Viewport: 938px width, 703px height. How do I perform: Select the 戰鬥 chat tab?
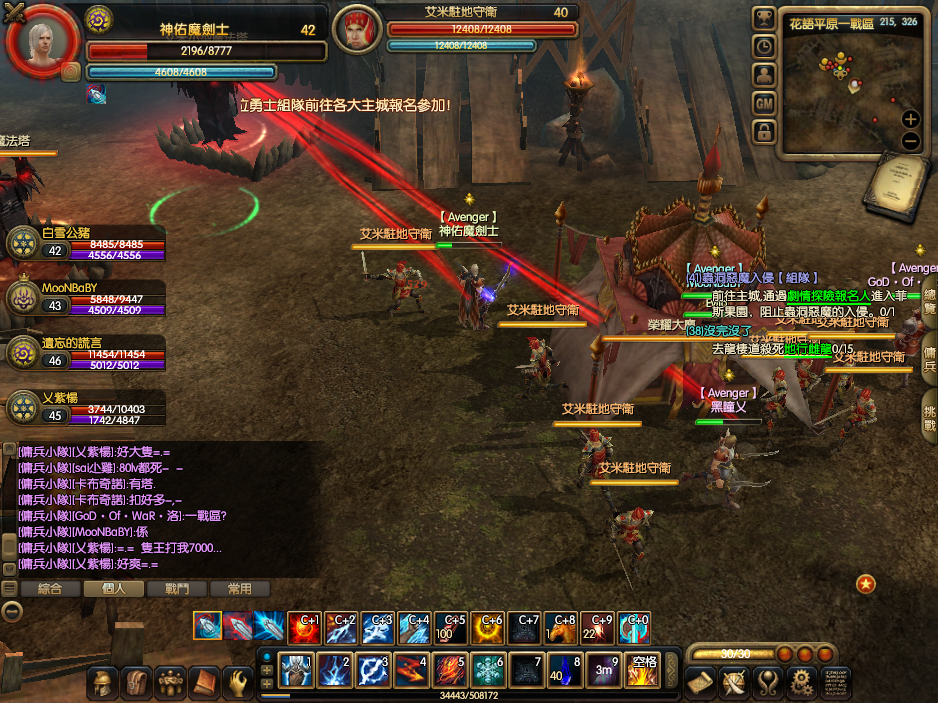pyautogui.click(x=176, y=589)
